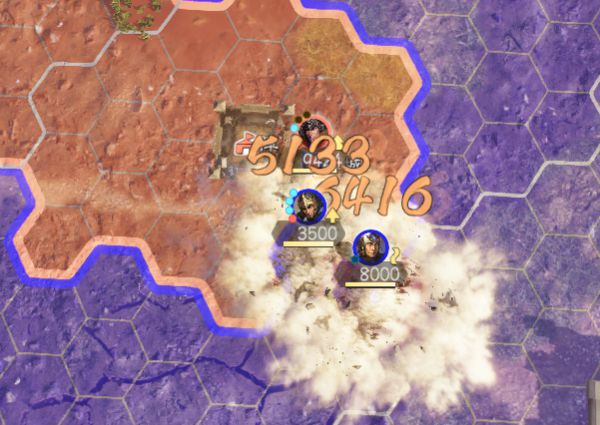The width and height of the screenshot is (600, 425).
Task: Select the red-ringed enemy officer portrait
Action: tap(316, 131)
